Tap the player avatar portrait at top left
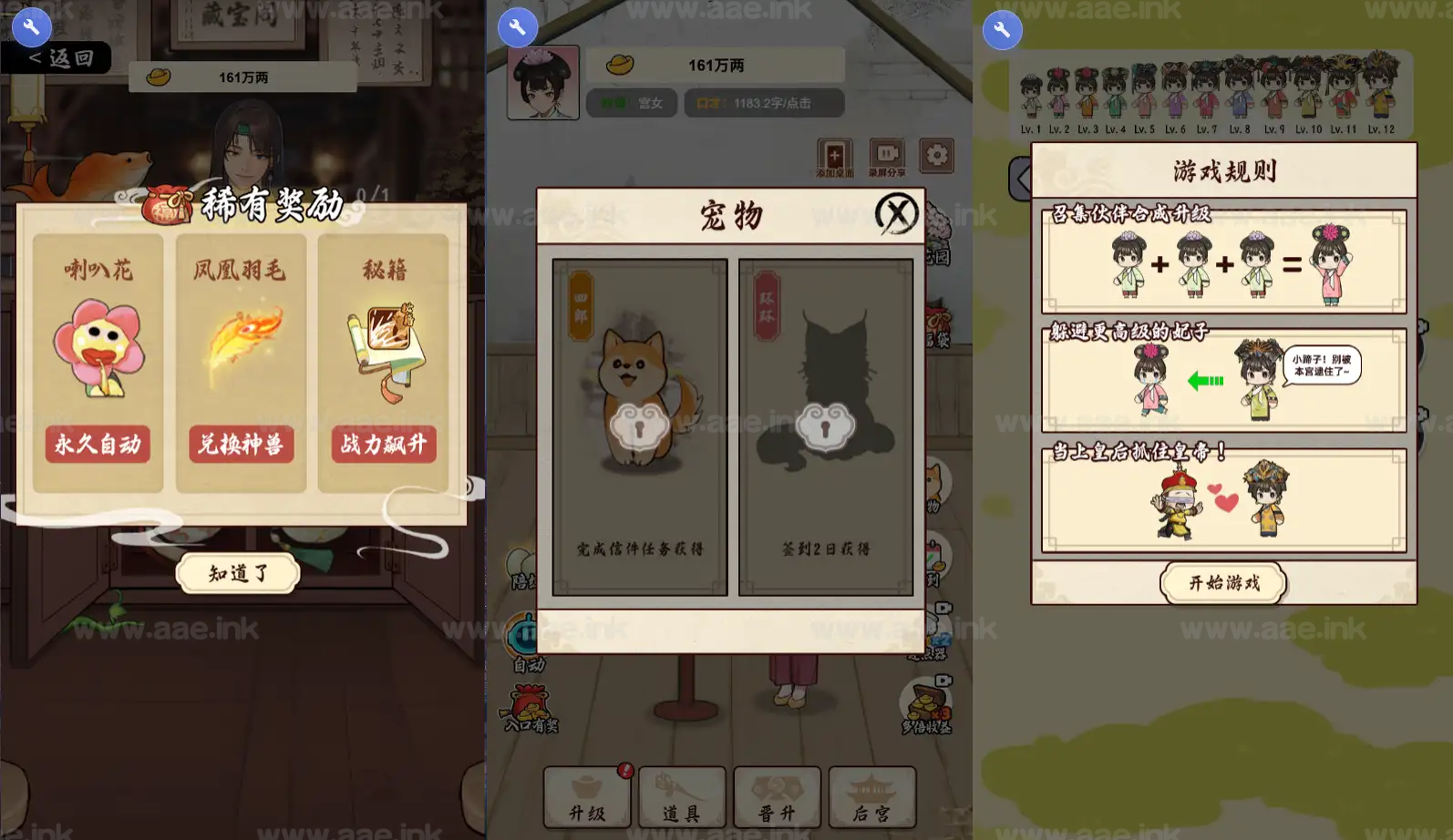Screen dimensions: 1453x840 coord(542,82)
